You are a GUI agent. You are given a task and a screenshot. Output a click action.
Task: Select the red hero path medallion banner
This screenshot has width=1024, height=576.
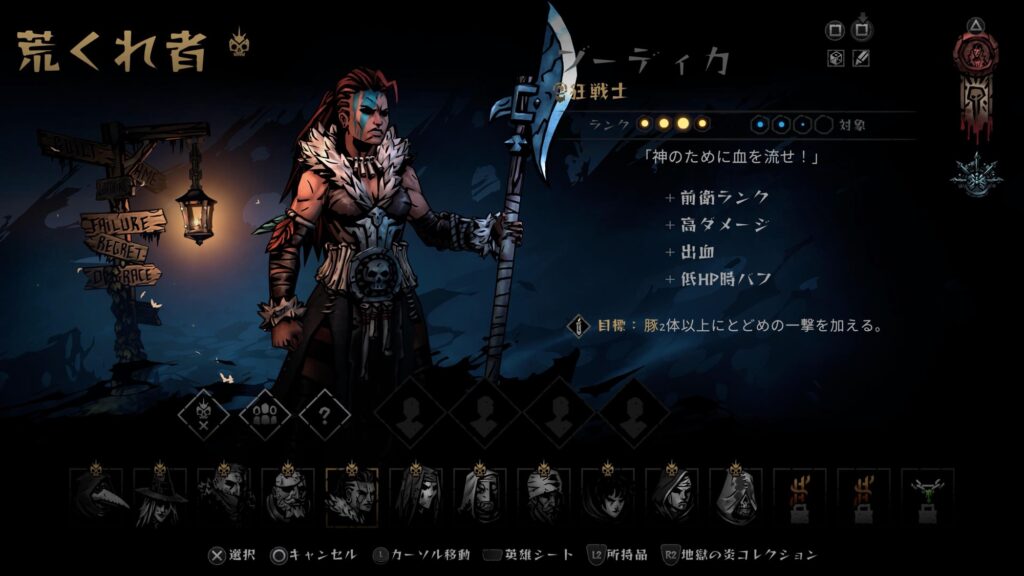974,84
